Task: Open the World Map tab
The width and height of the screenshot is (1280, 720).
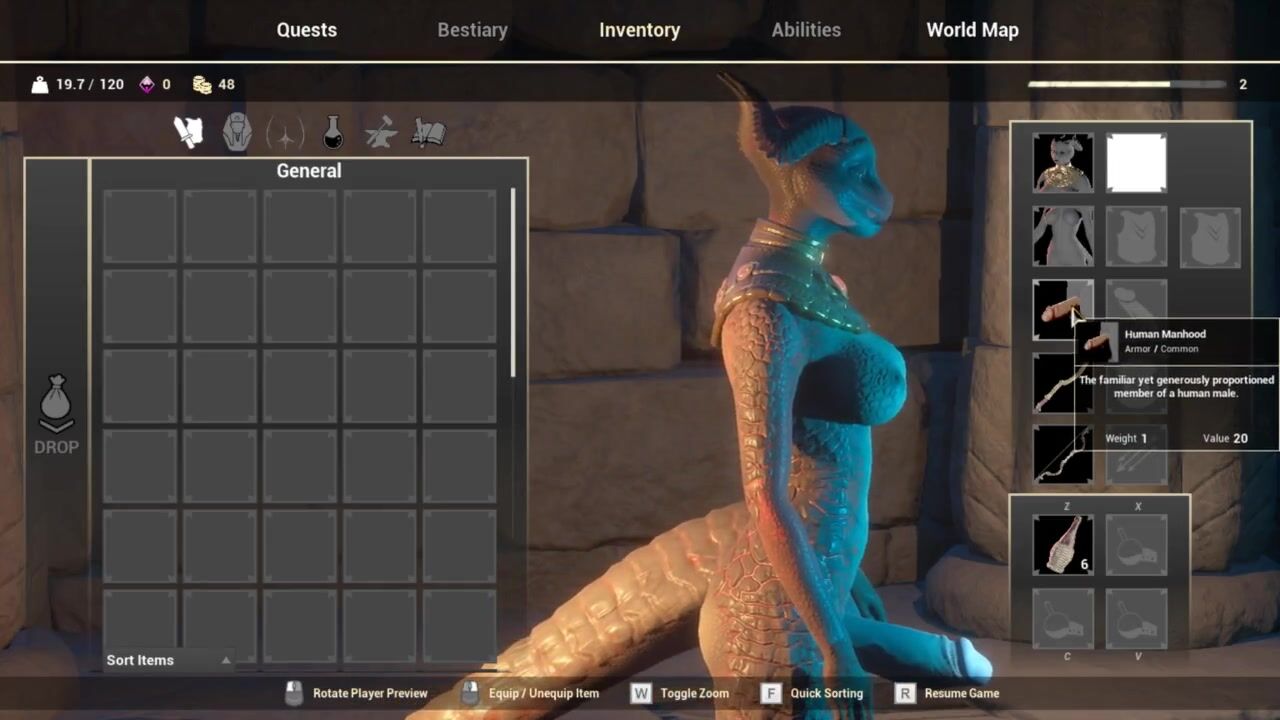Action: (x=972, y=30)
